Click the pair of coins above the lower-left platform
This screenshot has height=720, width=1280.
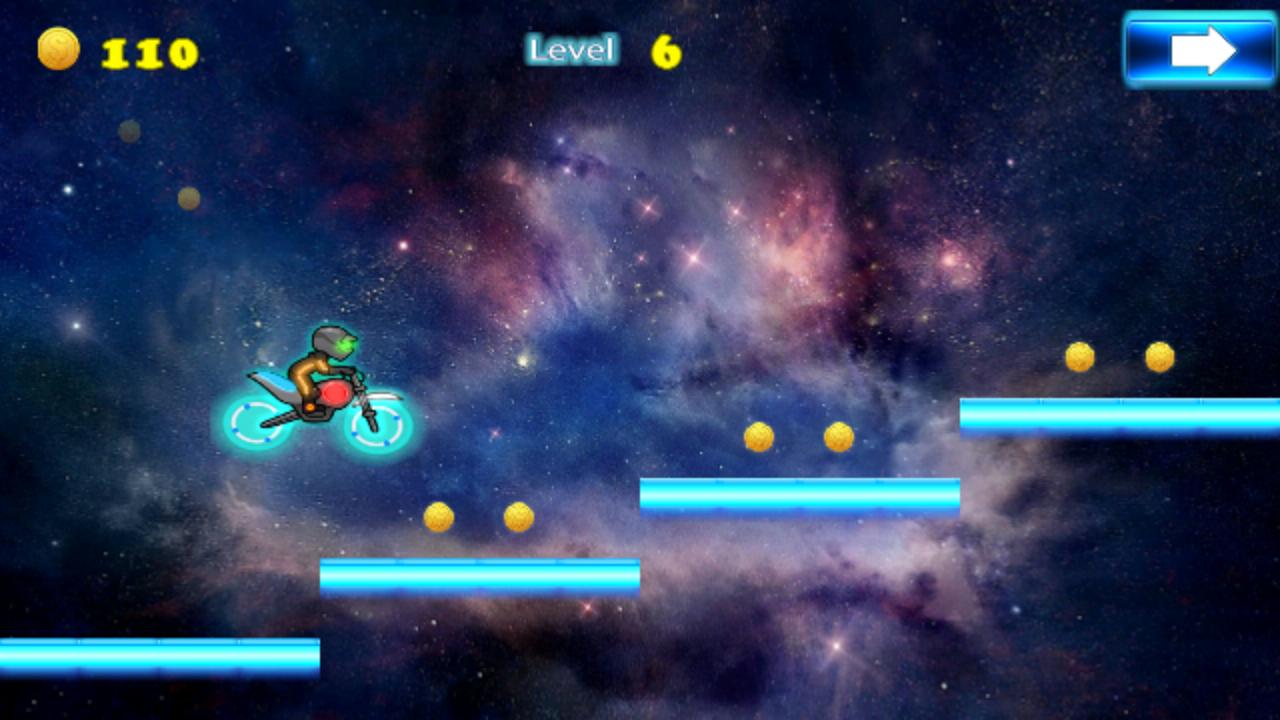click(478, 516)
